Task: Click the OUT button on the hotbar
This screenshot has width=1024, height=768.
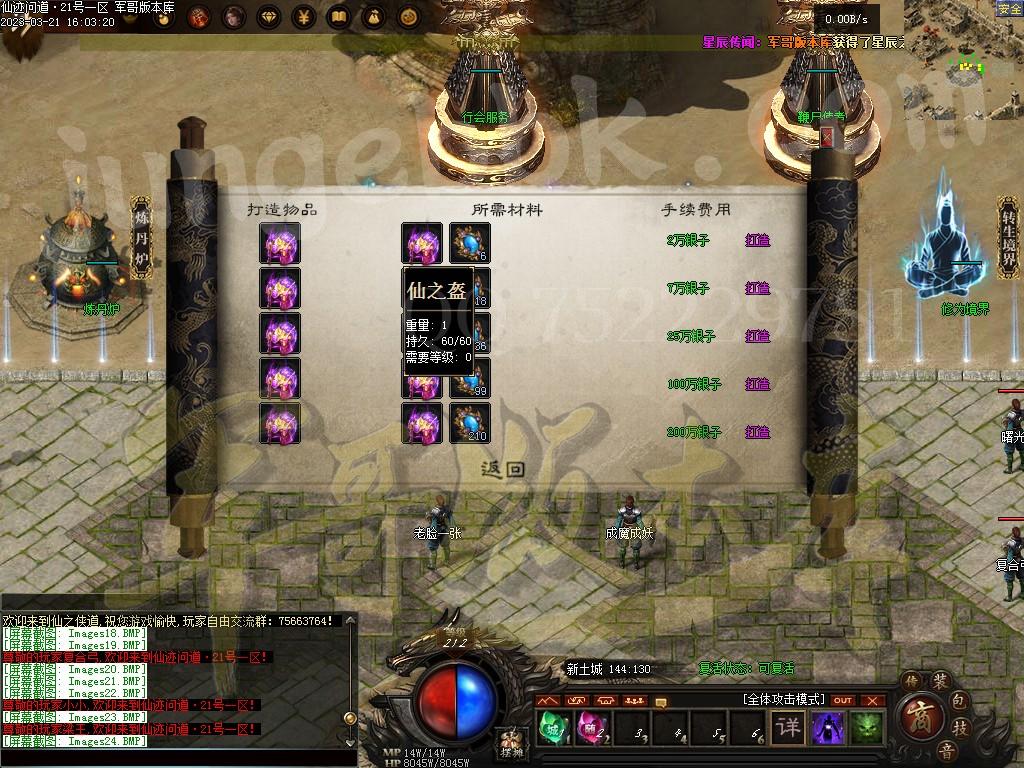Action: (x=843, y=700)
